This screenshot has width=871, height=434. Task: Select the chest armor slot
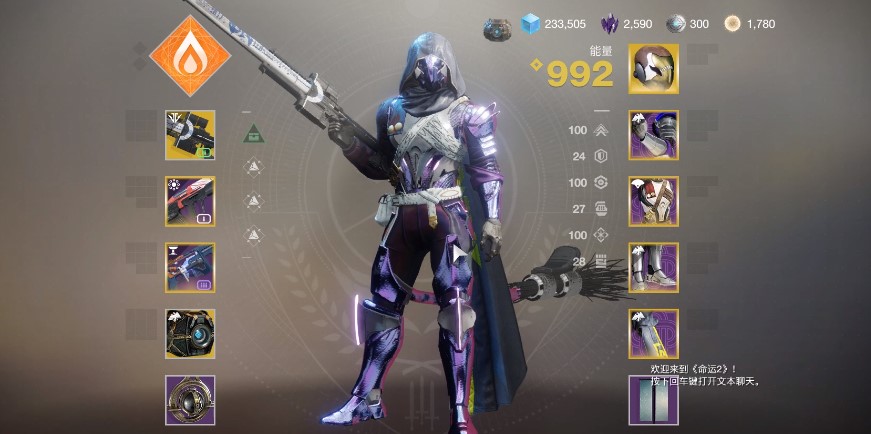point(653,201)
